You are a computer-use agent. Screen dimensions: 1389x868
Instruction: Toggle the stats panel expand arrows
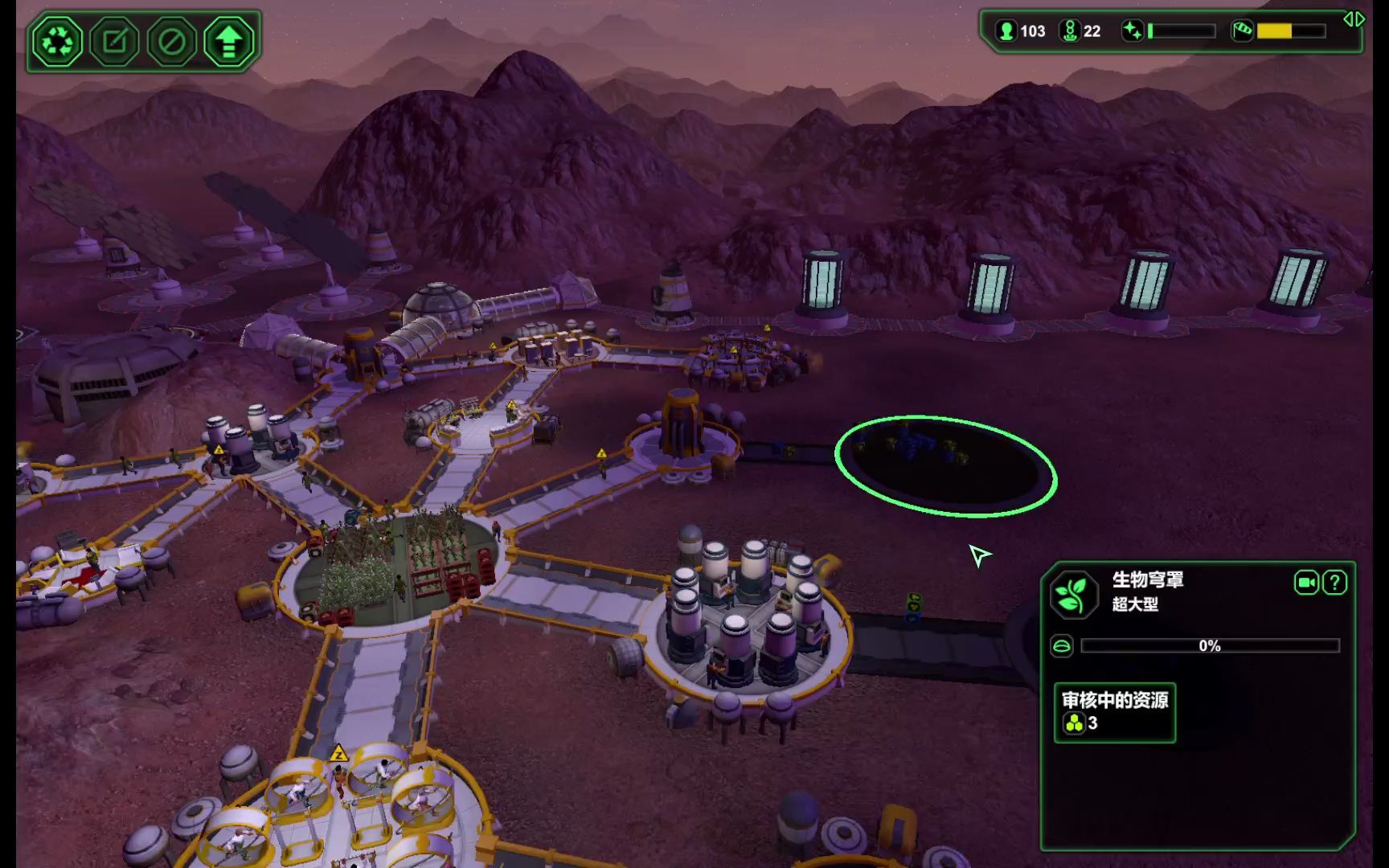tap(1354, 19)
